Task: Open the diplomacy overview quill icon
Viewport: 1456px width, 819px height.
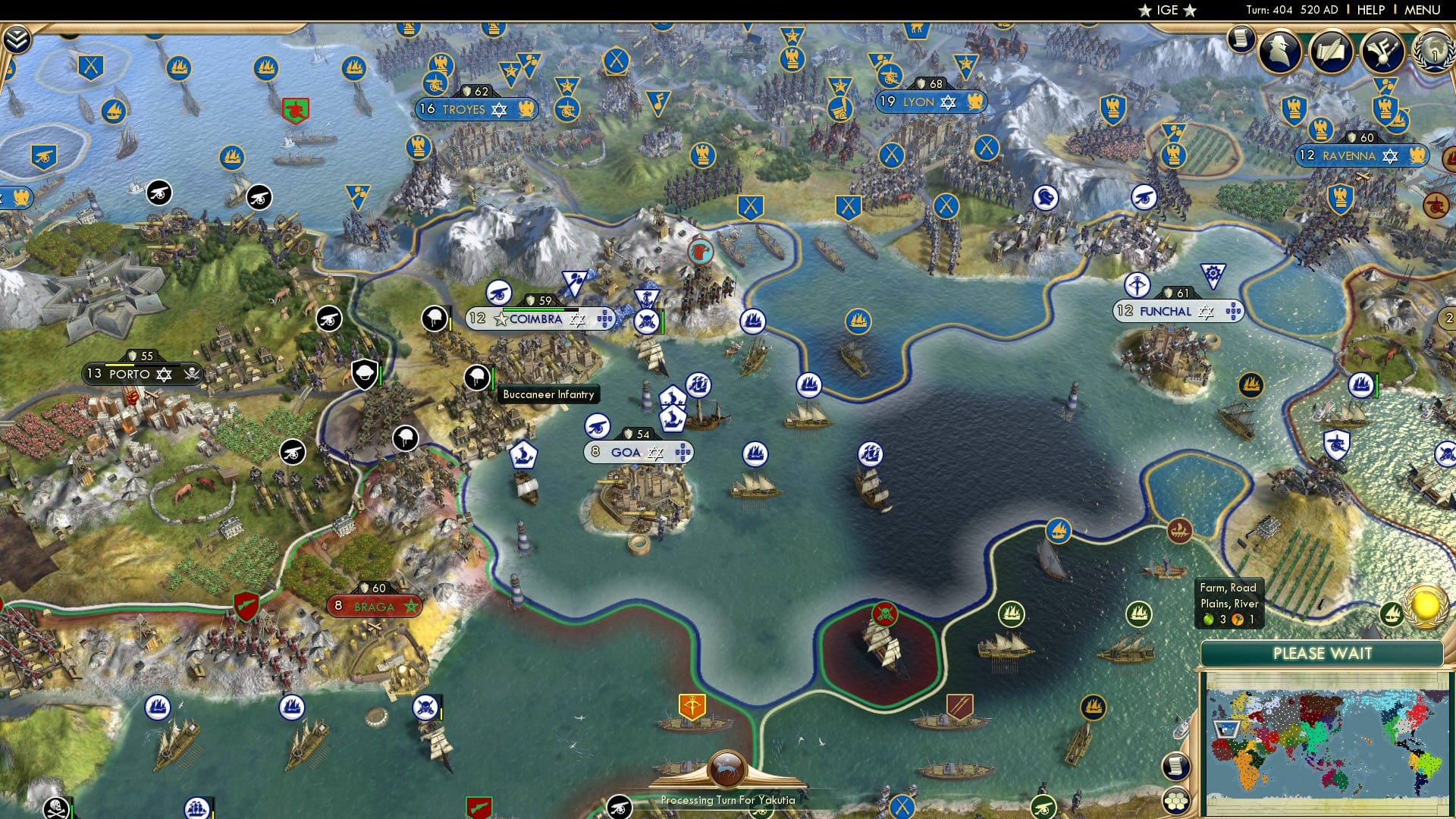Action: pyautogui.click(x=1331, y=52)
